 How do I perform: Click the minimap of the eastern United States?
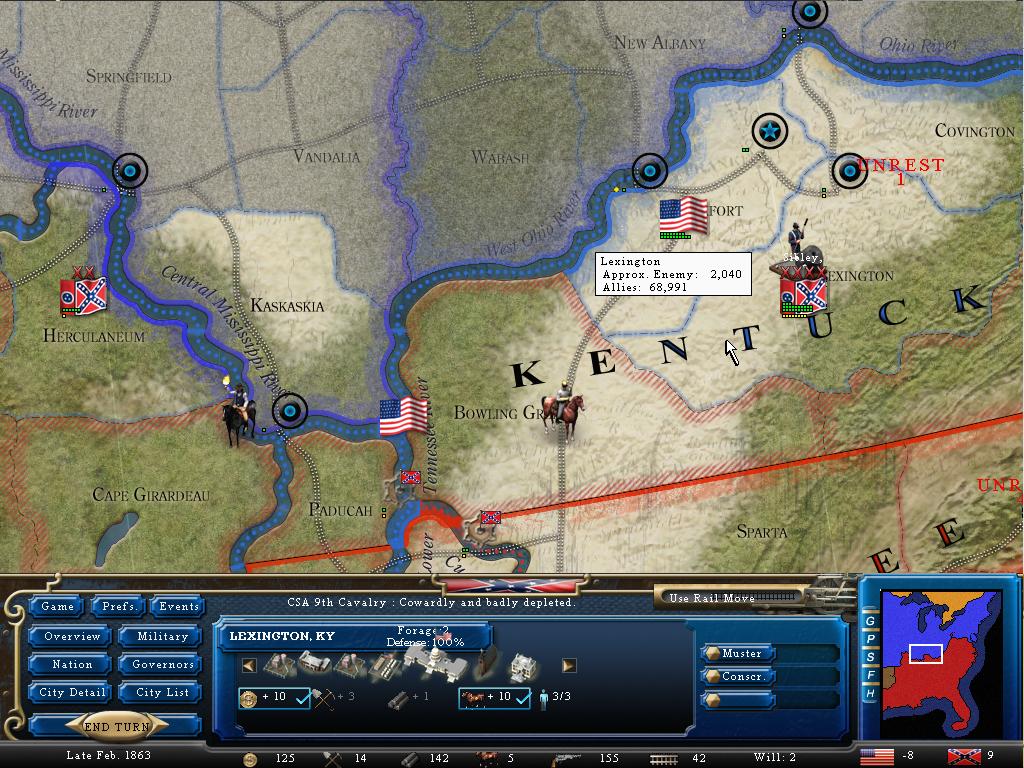938,660
